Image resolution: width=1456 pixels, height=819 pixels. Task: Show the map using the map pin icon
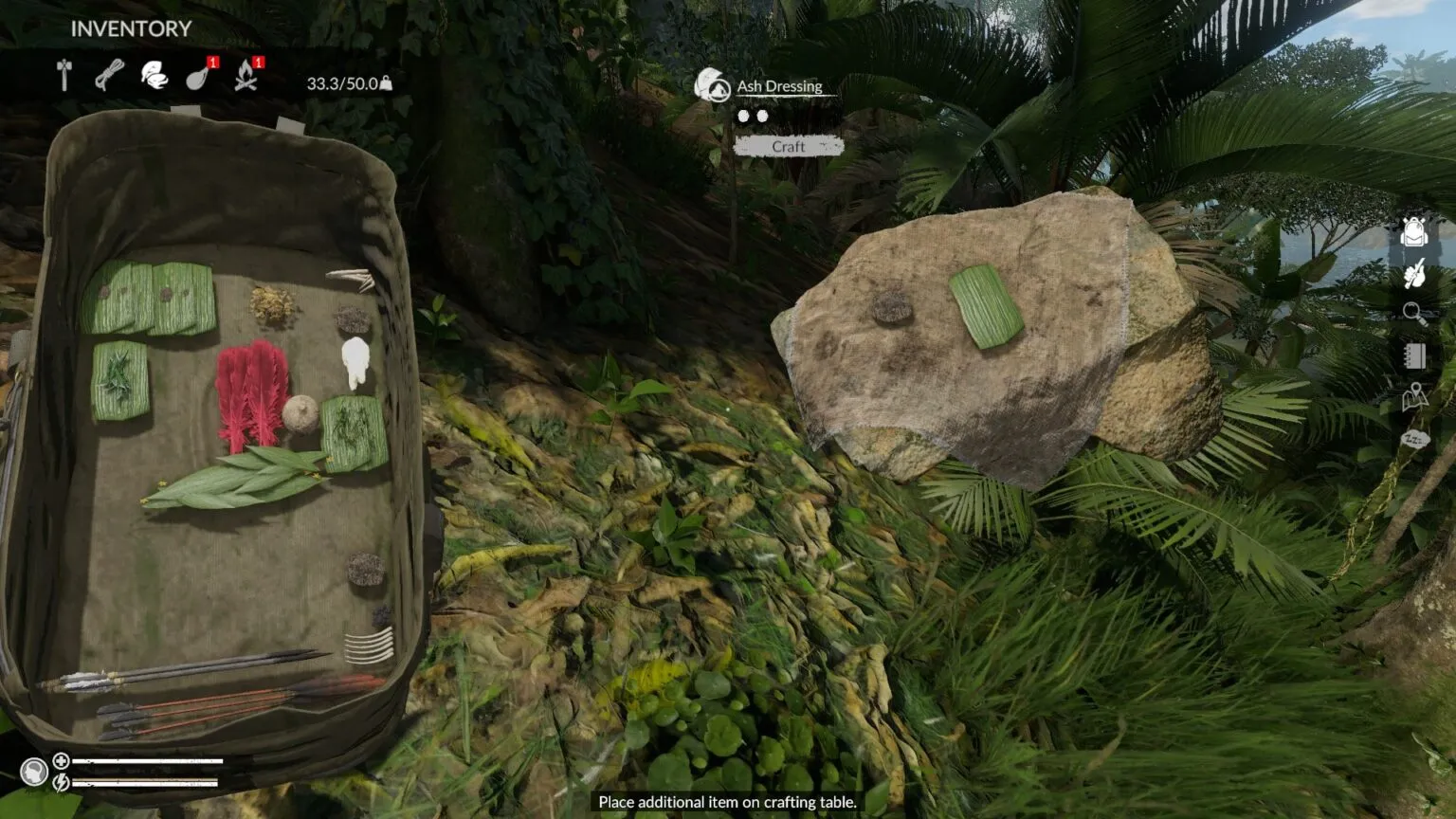click(x=1414, y=397)
